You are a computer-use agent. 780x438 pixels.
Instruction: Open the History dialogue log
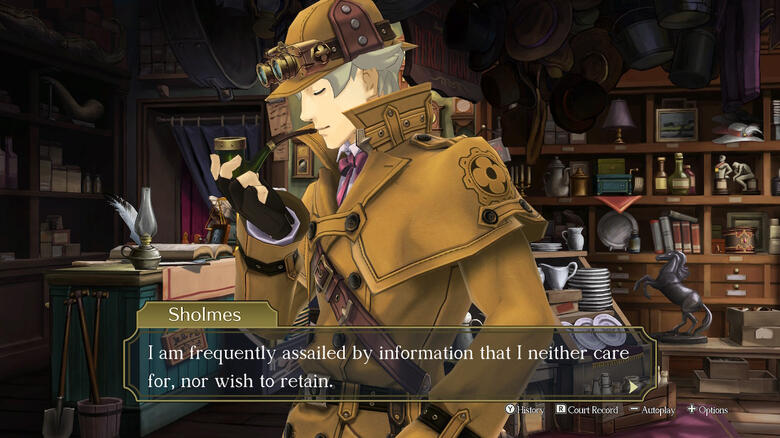pos(524,410)
